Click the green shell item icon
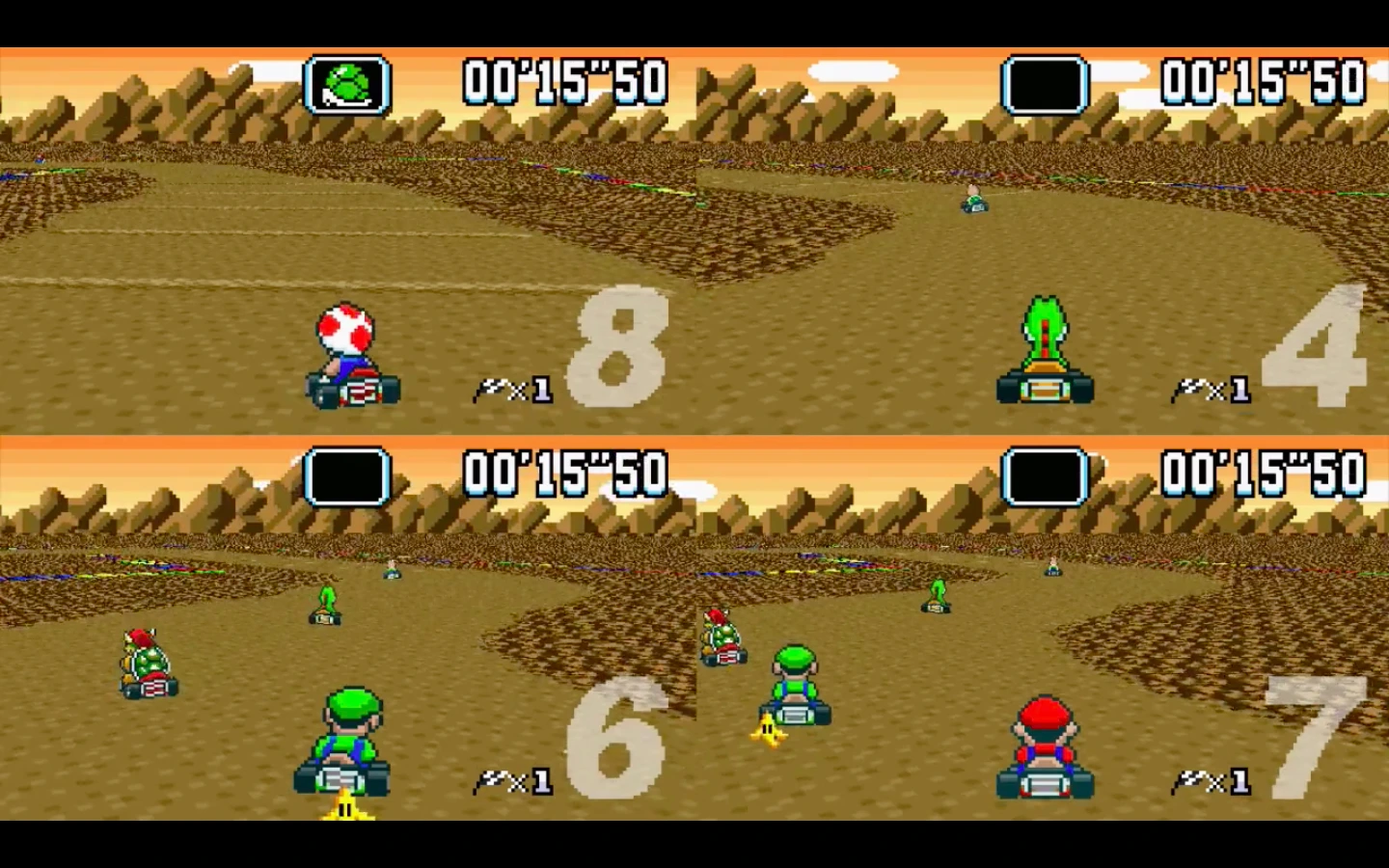The width and height of the screenshot is (1389, 868). 347,83
